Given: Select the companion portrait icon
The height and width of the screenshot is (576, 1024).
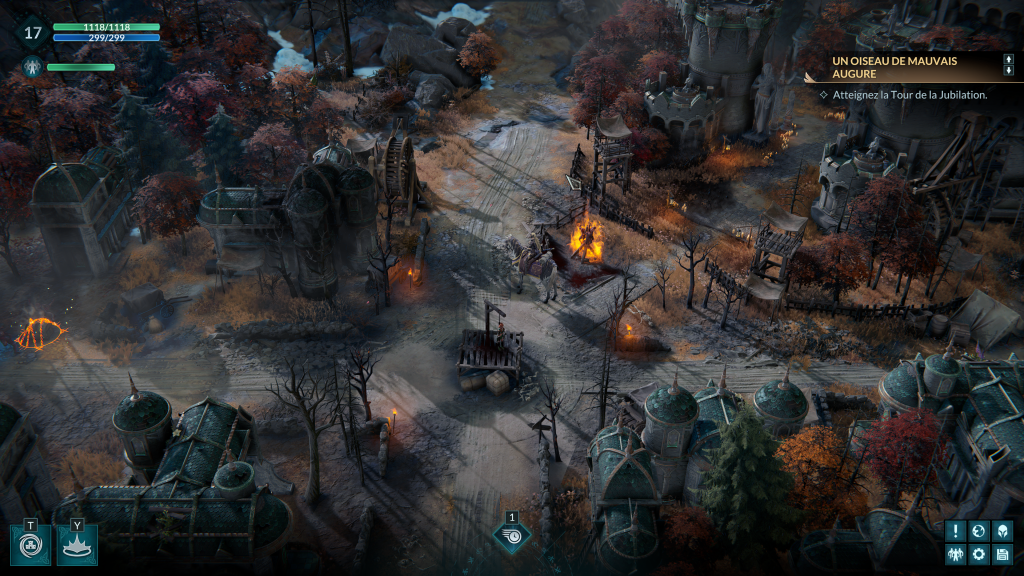Looking at the screenshot, I should click(x=31, y=68).
